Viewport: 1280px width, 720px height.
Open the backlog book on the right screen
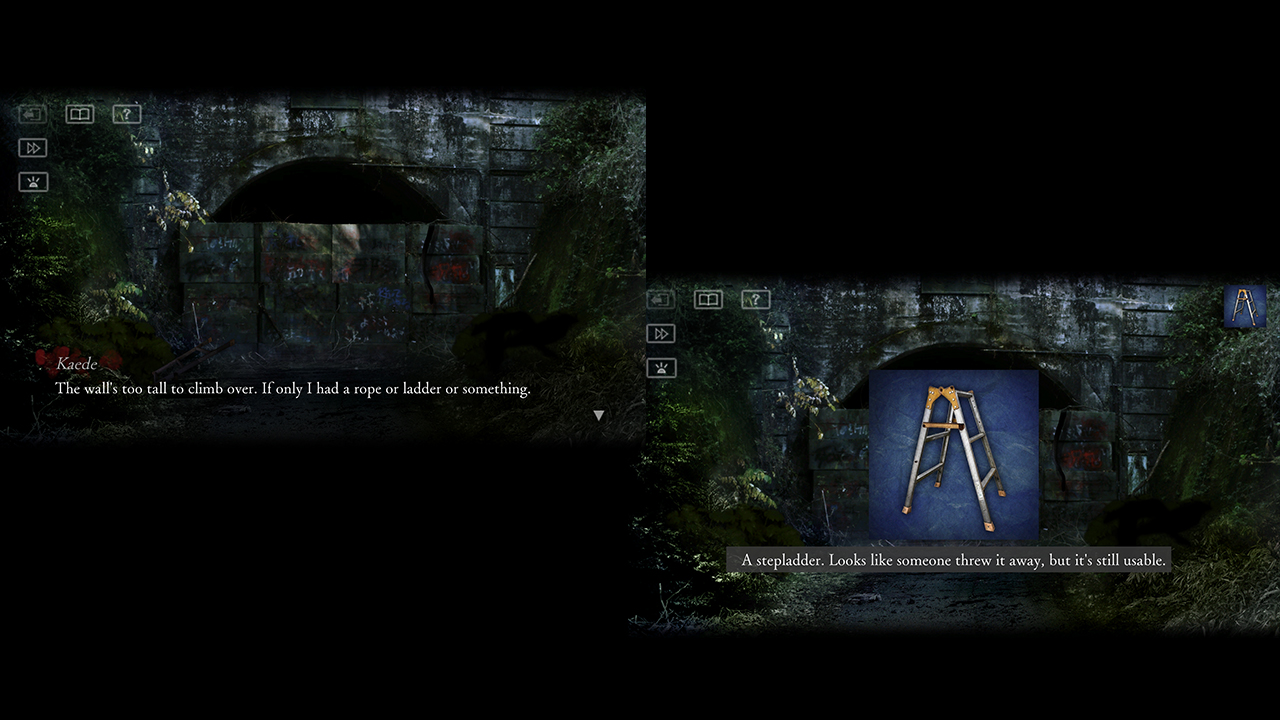[708, 299]
